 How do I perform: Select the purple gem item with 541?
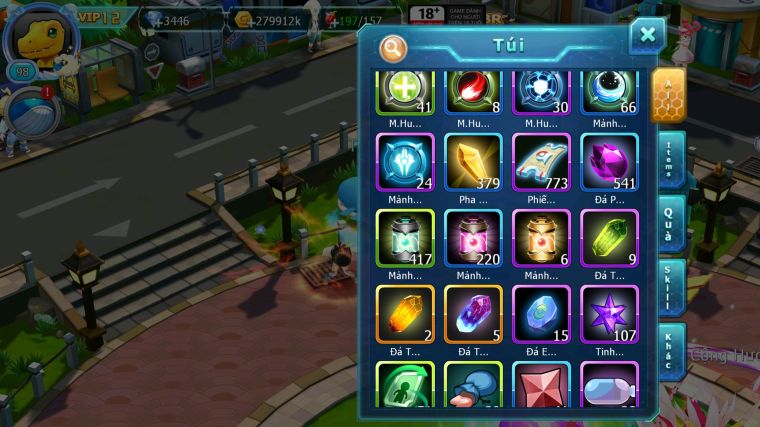[609, 162]
